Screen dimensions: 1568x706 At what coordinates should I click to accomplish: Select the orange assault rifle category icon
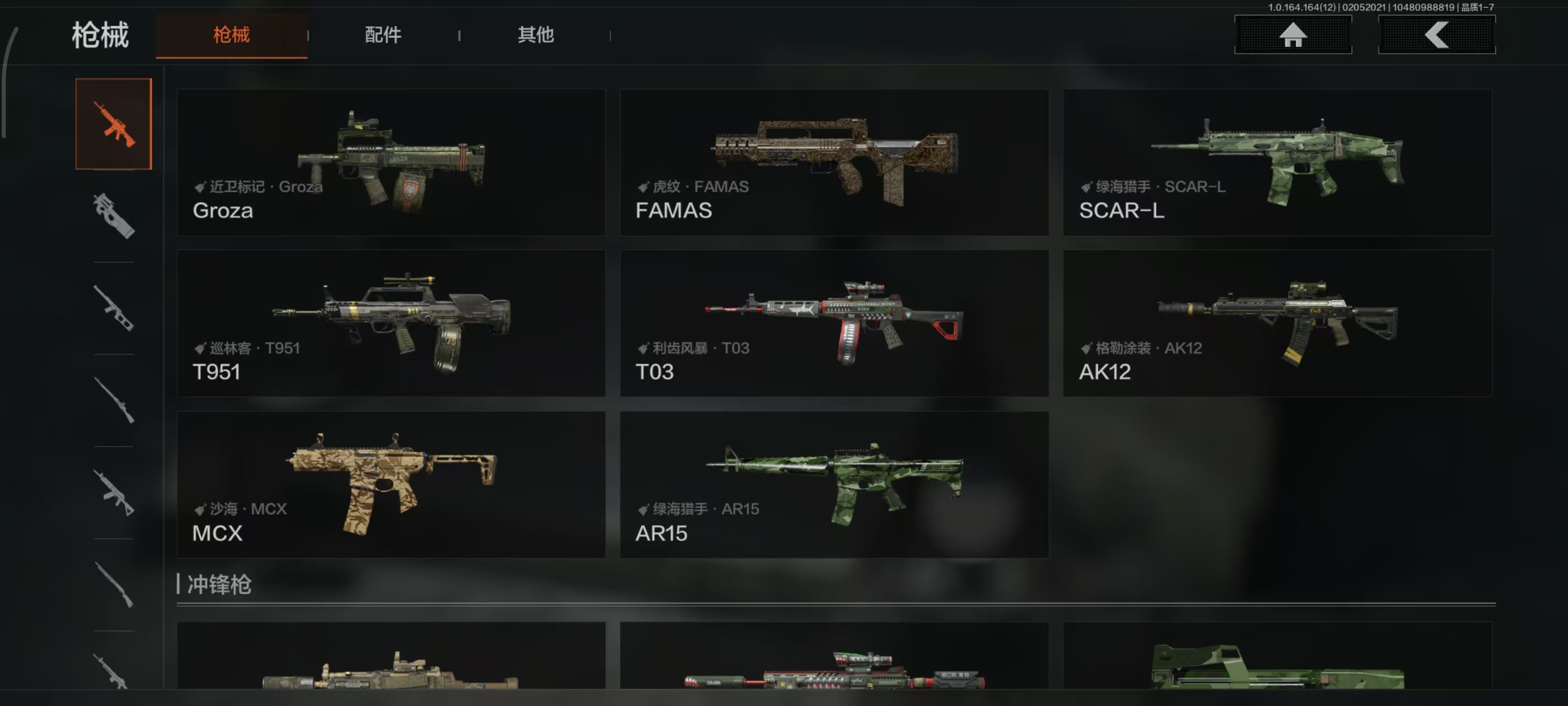point(114,124)
